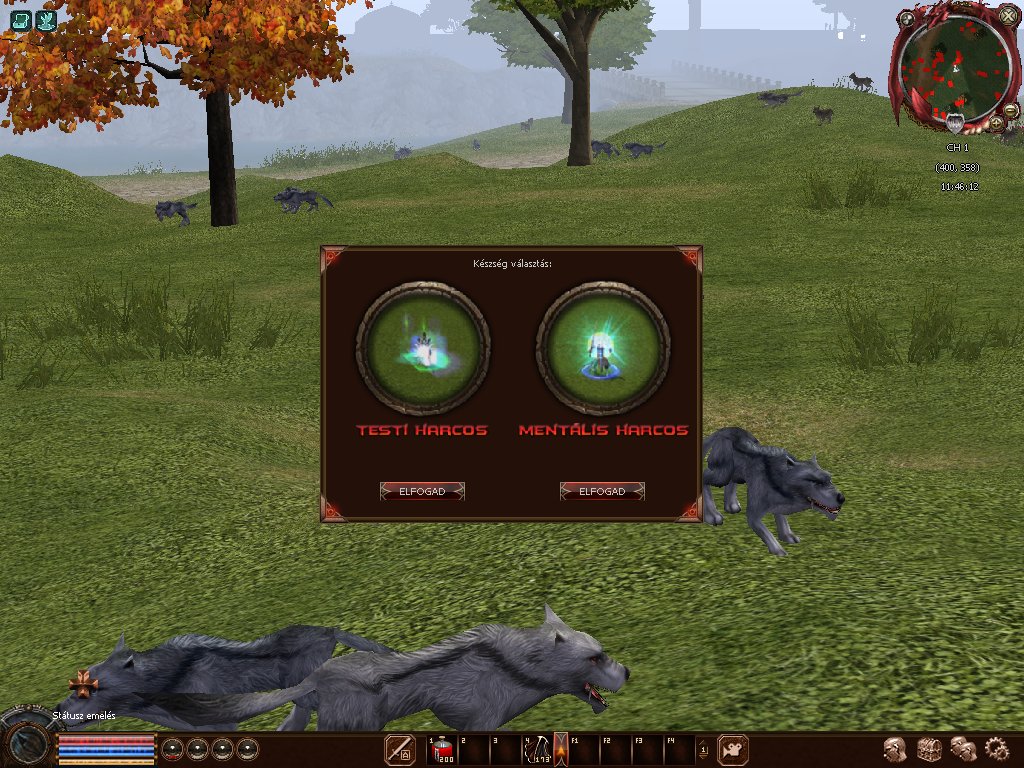This screenshot has height=768, width=1024.
Task: Click the sword attack mode button
Action: (x=401, y=749)
